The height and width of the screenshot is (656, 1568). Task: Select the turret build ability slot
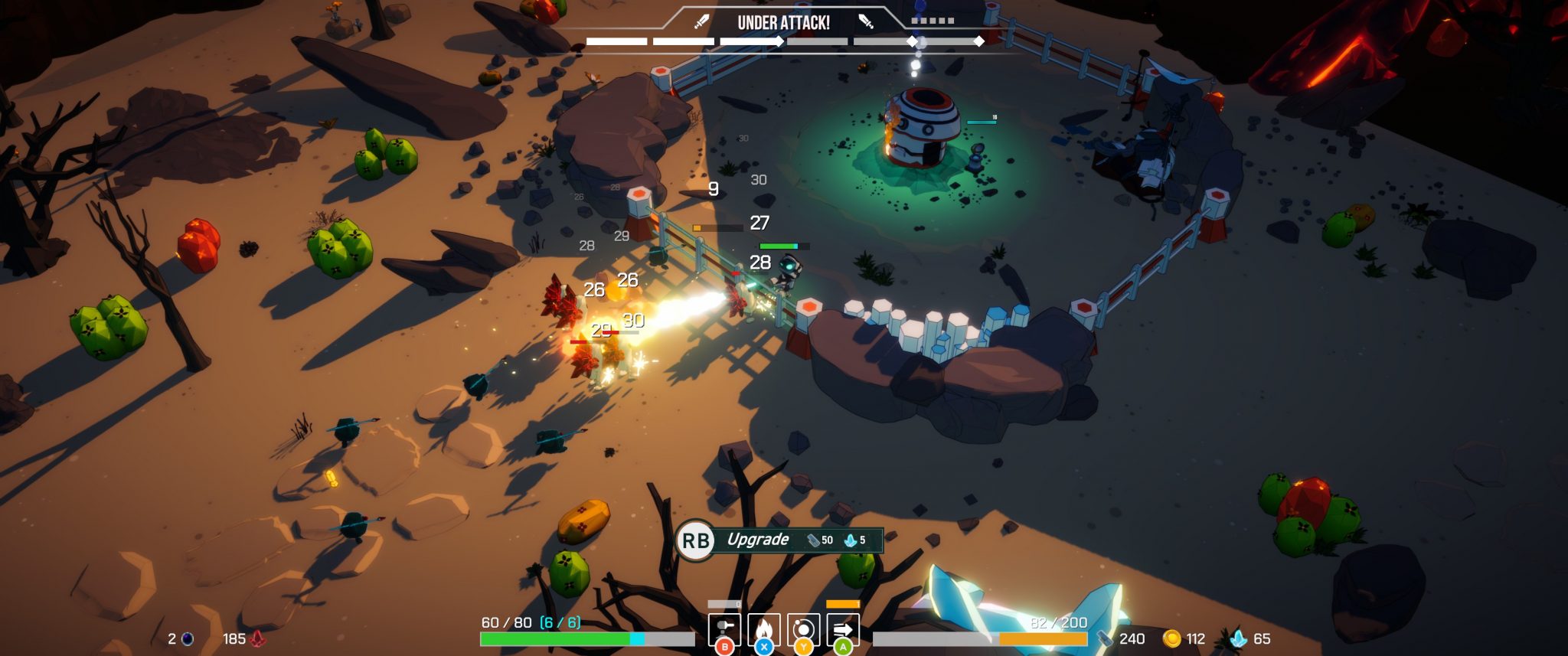point(724,629)
